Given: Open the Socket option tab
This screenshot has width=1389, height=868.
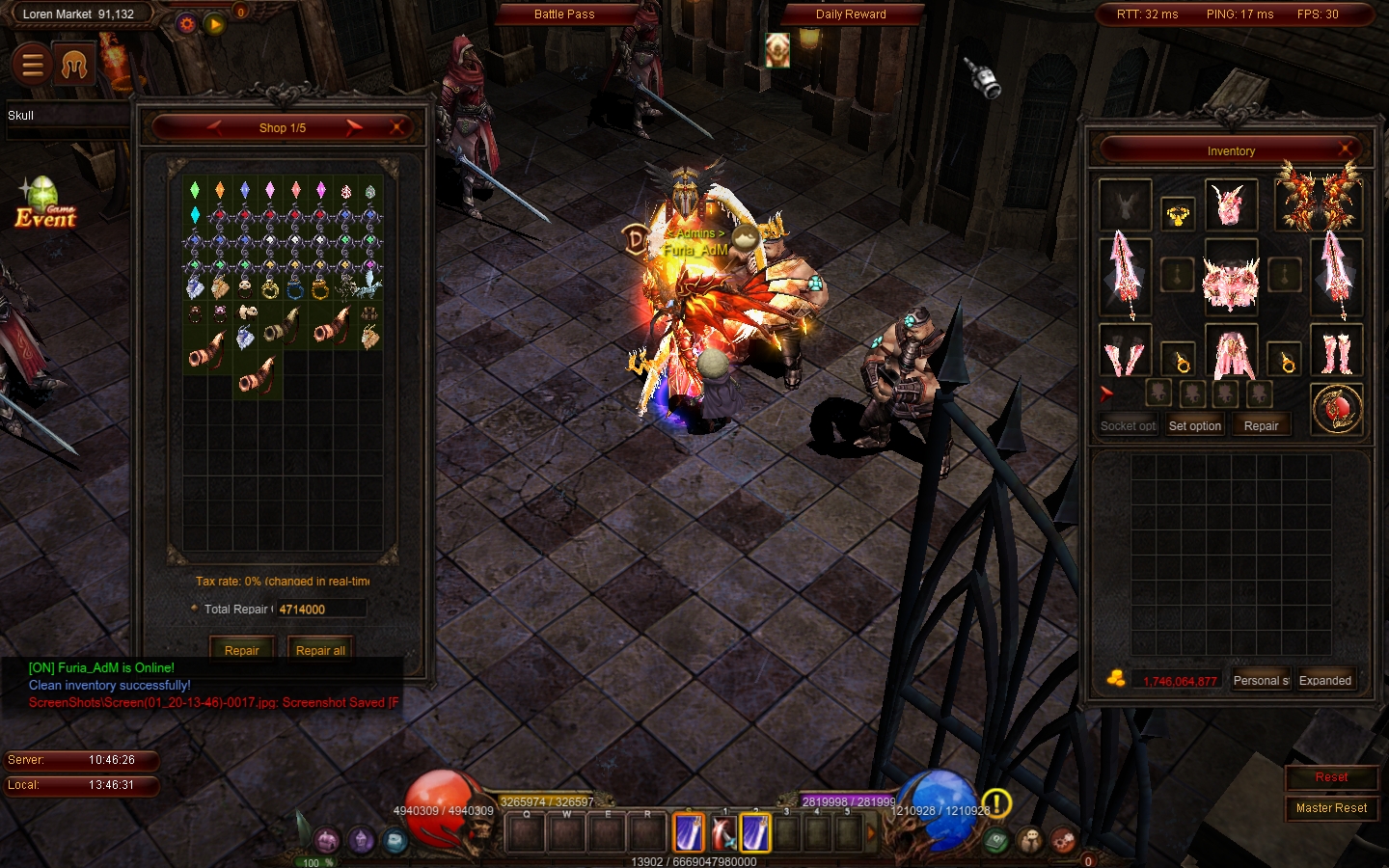Looking at the screenshot, I should pyautogui.click(x=1128, y=425).
